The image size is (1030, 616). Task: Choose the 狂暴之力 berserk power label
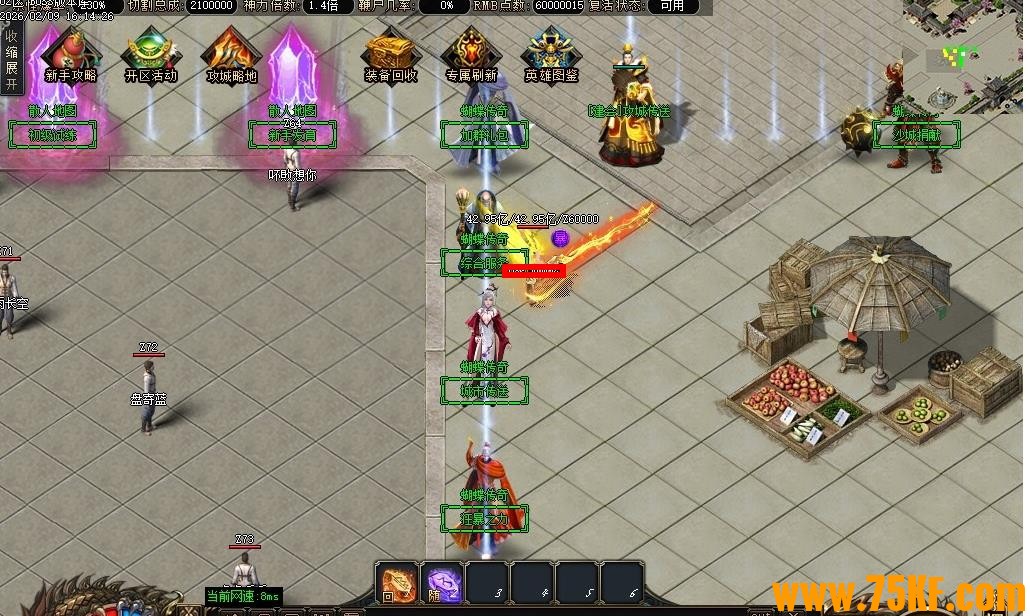pos(484,519)
